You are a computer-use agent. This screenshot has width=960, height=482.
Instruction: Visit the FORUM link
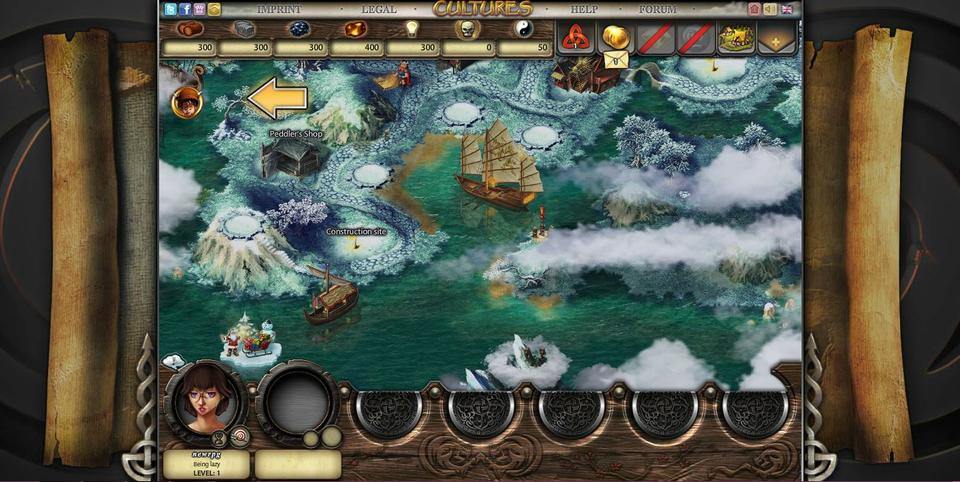click(x=657, y=9)
